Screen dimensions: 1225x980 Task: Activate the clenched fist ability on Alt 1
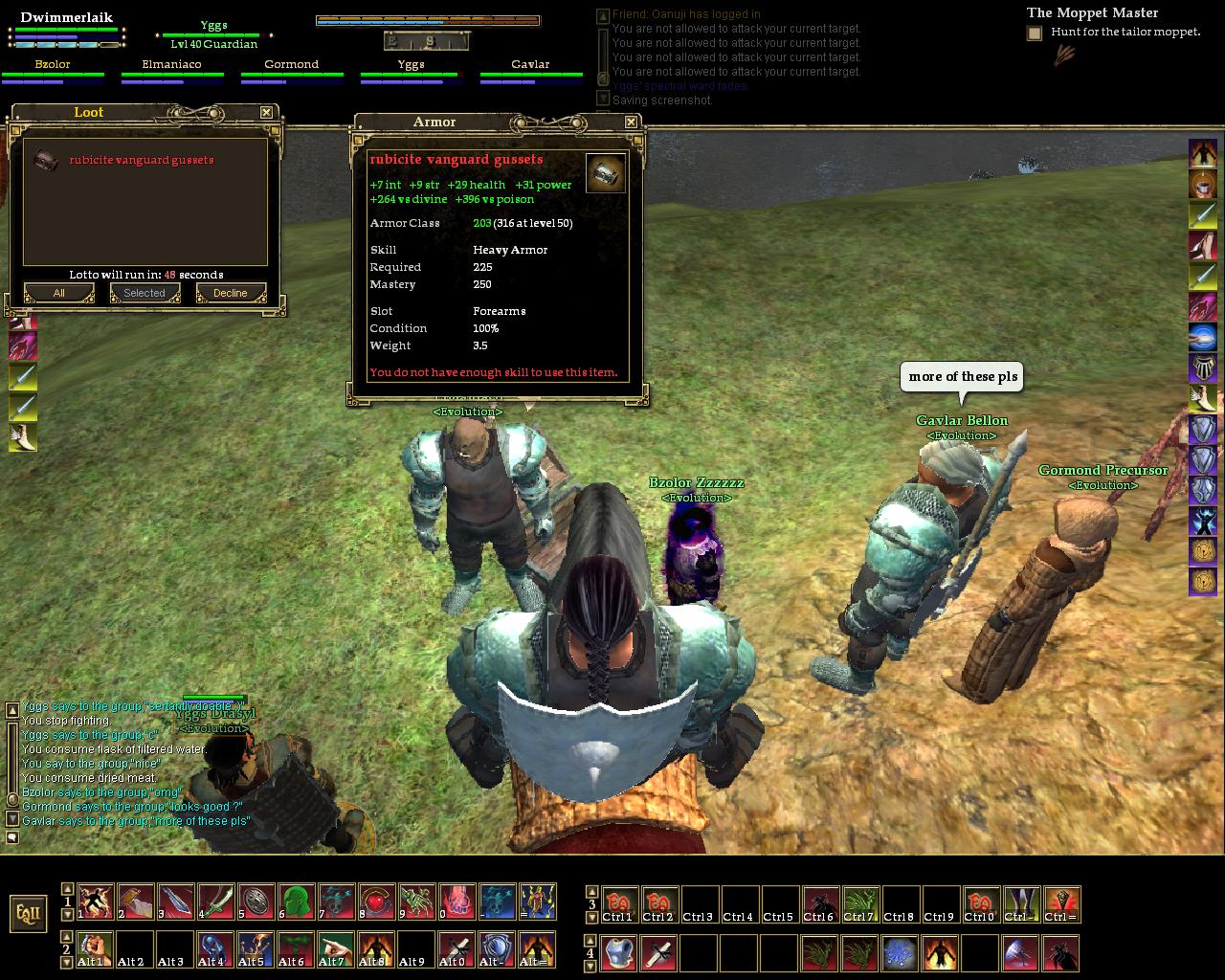click(96, 949)
